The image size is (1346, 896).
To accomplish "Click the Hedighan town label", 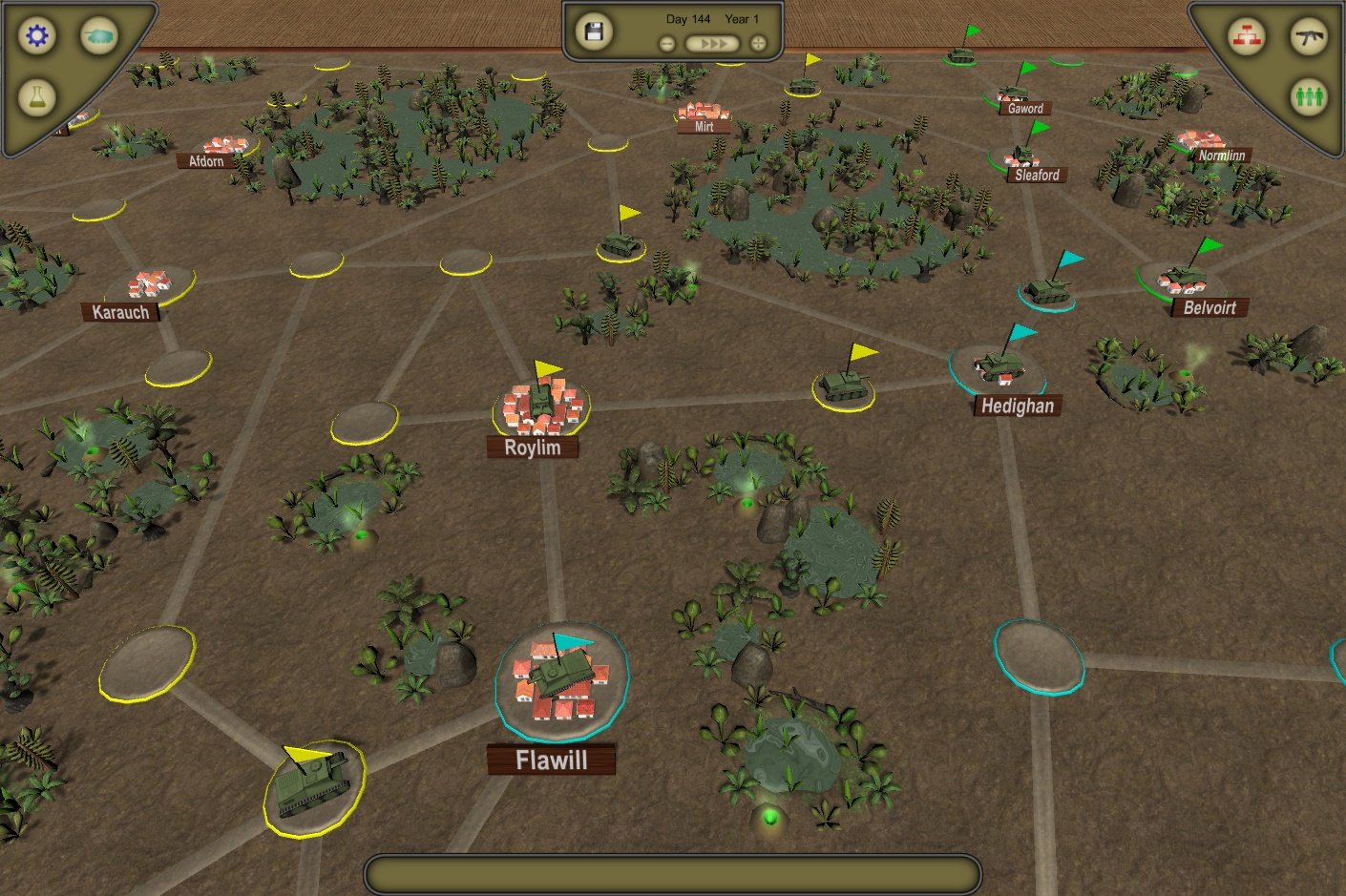I will pos(1017,406).
